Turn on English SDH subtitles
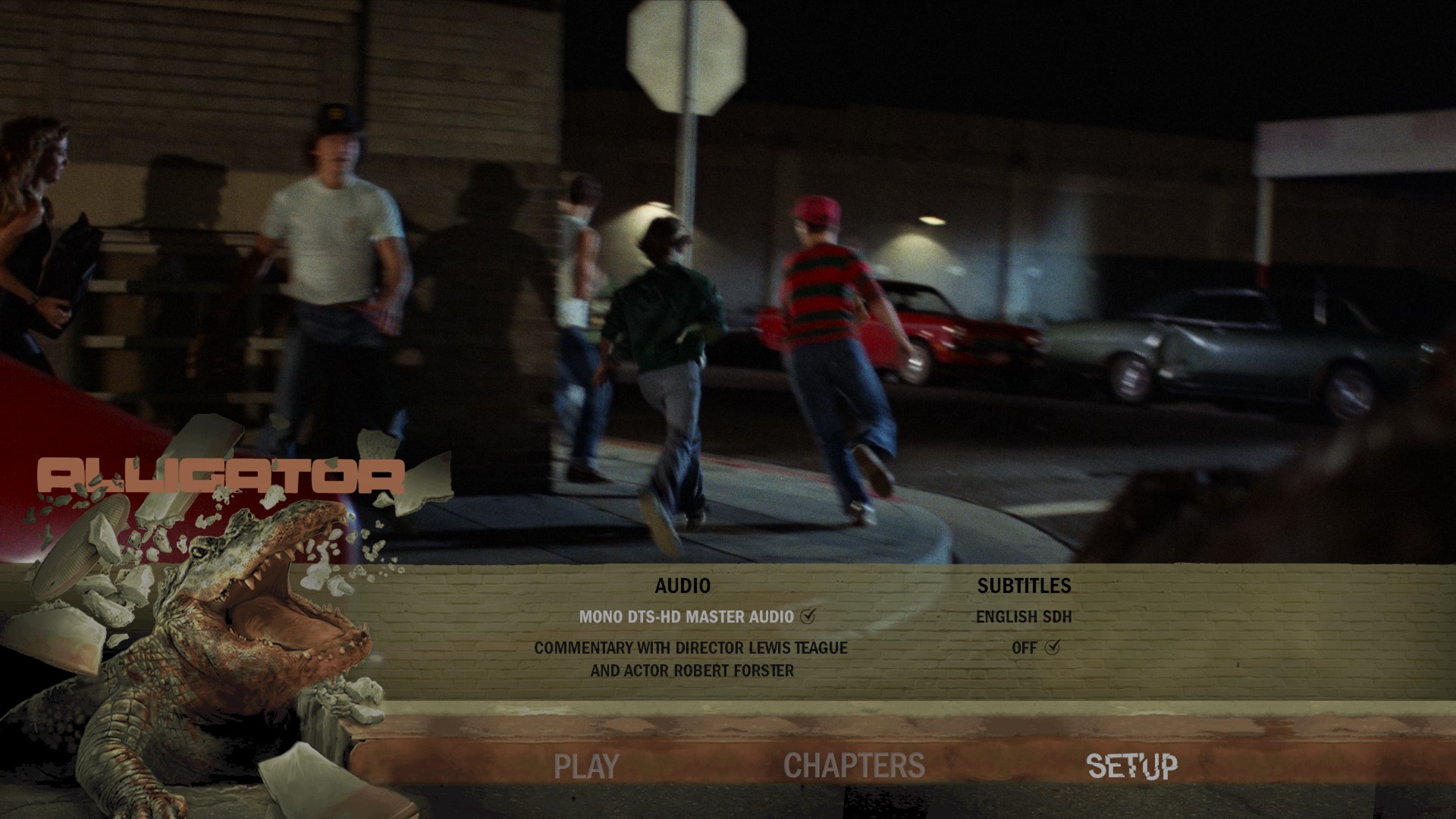 (x=1024, y=617)
